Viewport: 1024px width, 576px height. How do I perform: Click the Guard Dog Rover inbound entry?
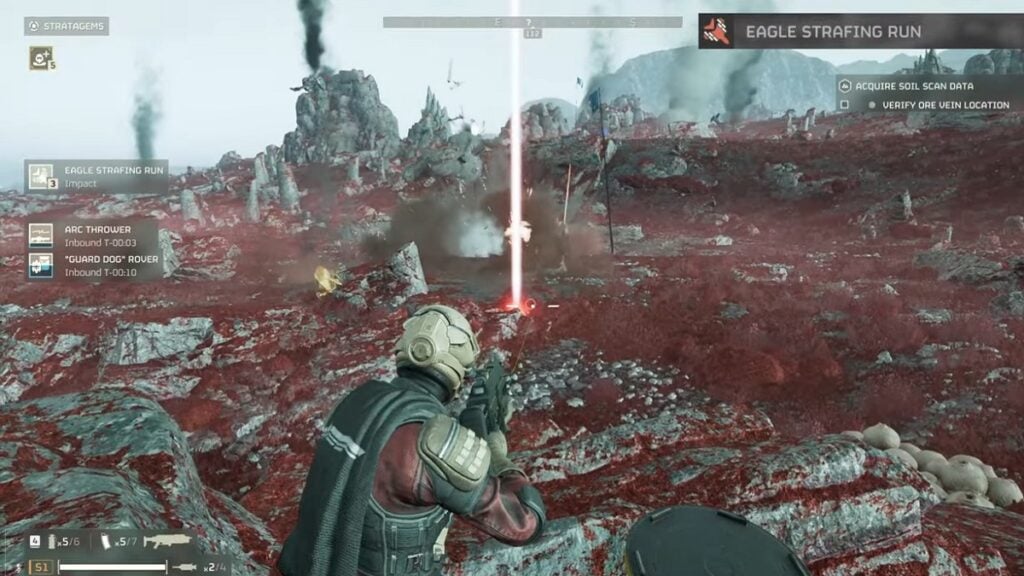click(92, 265)
